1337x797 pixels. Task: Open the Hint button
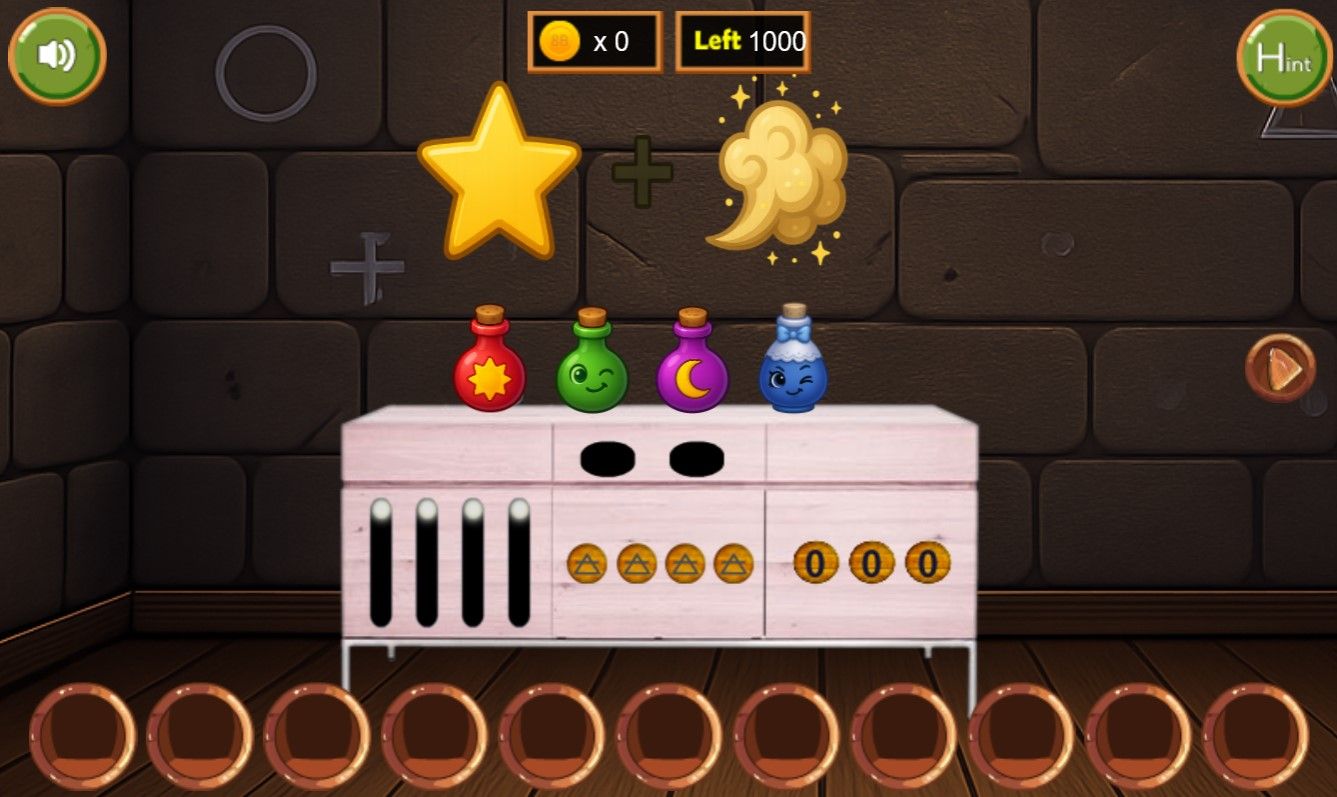coord(1284,58)
